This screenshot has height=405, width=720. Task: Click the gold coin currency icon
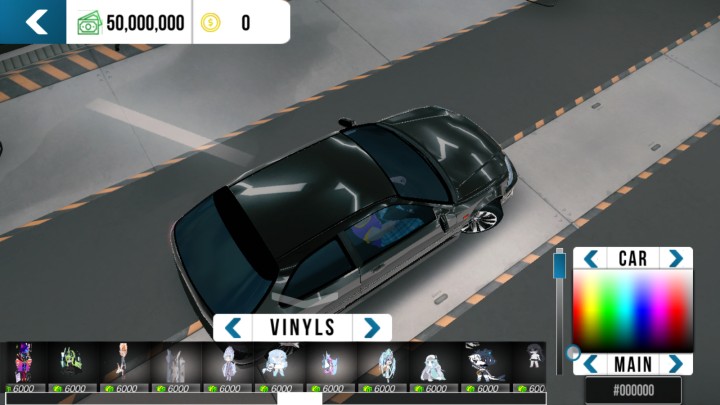tap(210, 23)
